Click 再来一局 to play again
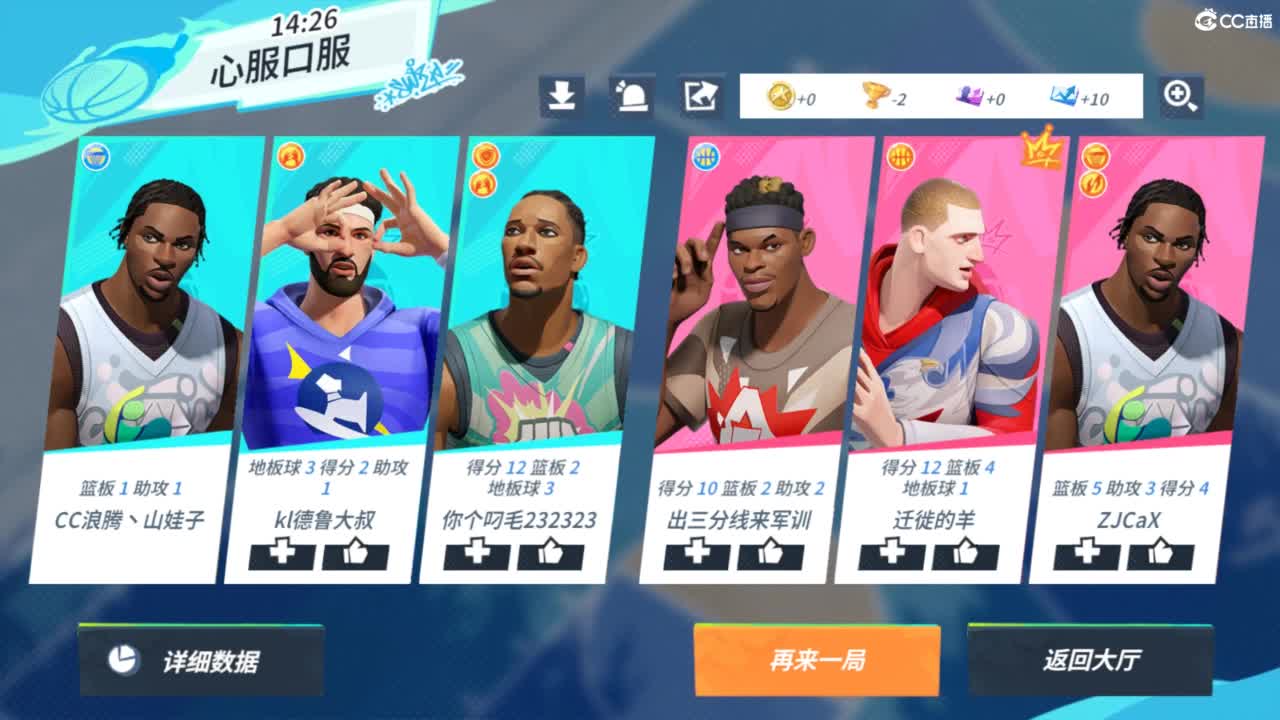The height and width of the screenshot is (720, 1280). (815, 660)
